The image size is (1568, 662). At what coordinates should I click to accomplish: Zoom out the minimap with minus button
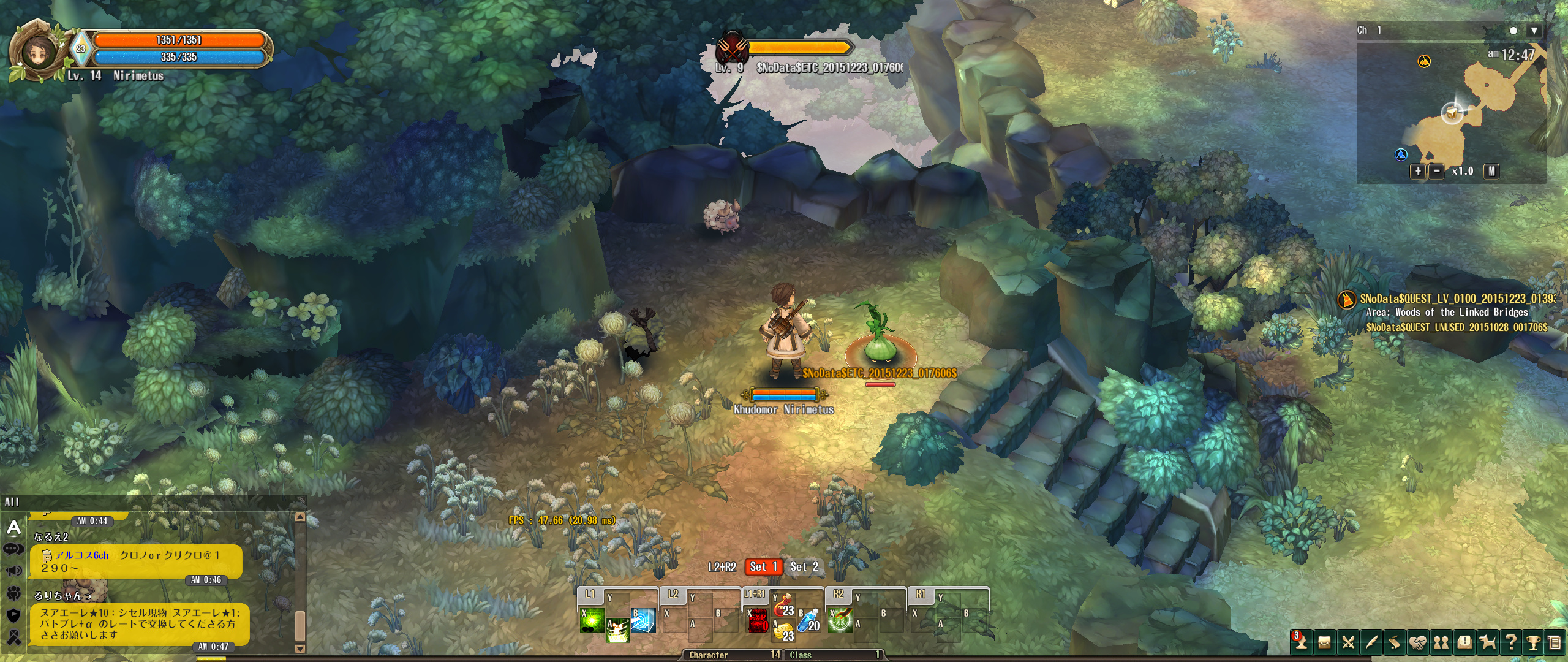tap(1436, 171)
